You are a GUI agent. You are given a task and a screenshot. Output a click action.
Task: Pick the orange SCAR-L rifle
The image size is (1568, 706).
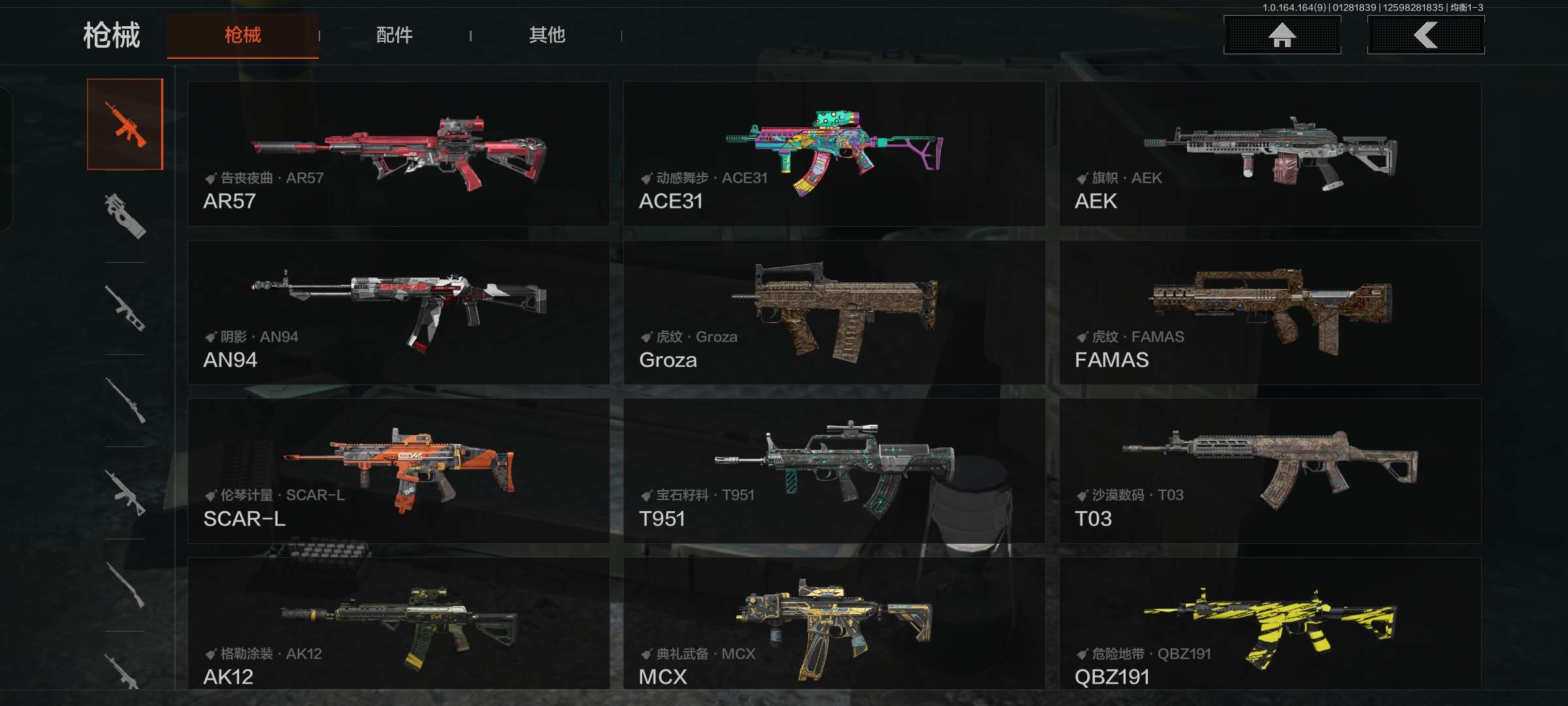coord(398,471)
